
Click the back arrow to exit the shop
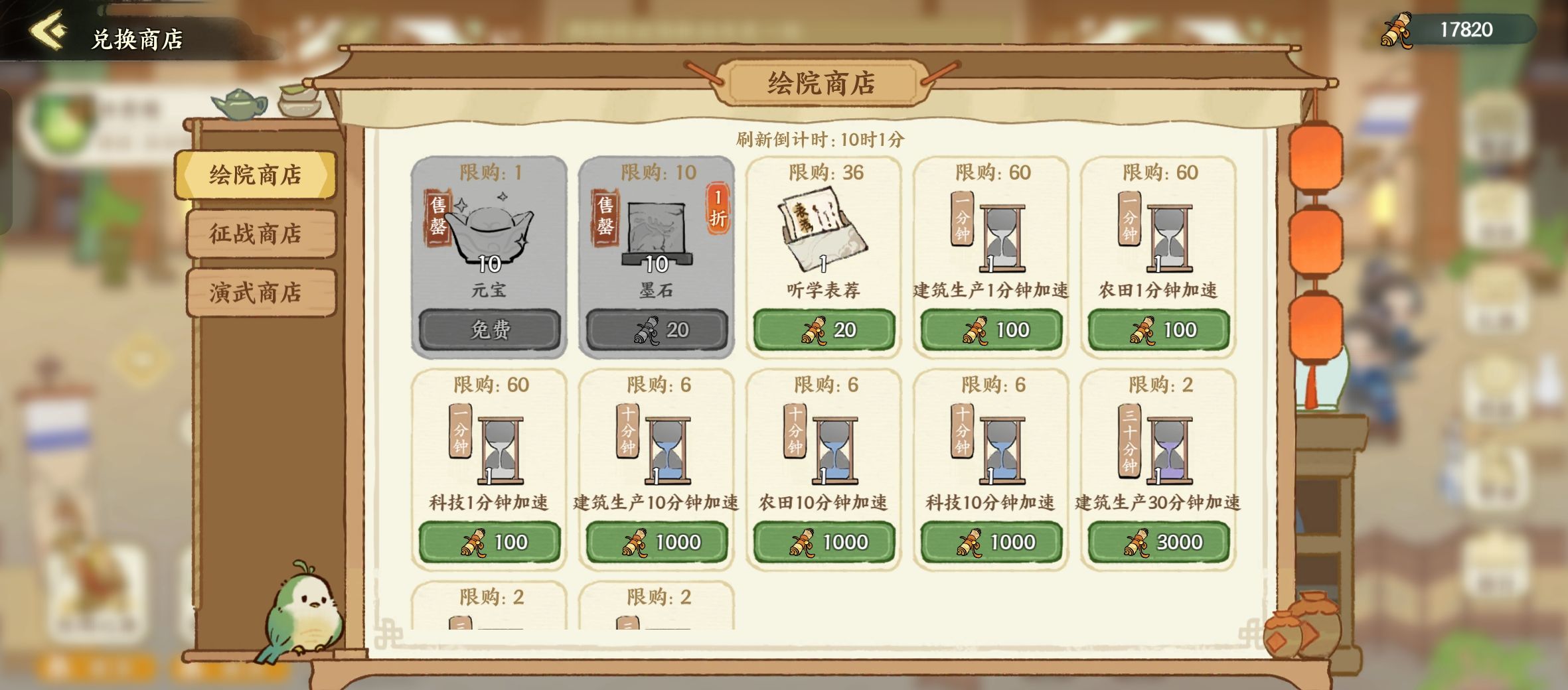(x=46, y=29)
